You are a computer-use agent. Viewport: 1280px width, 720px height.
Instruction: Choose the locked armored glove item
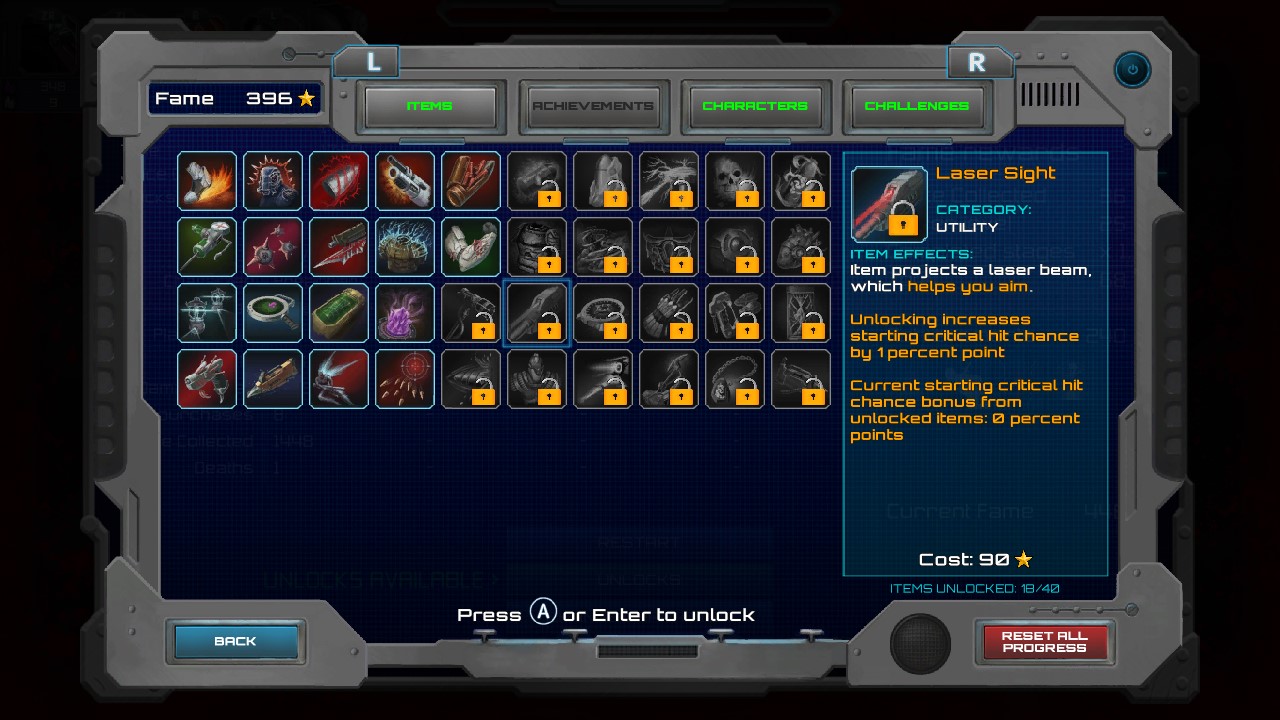pos(669,313)
